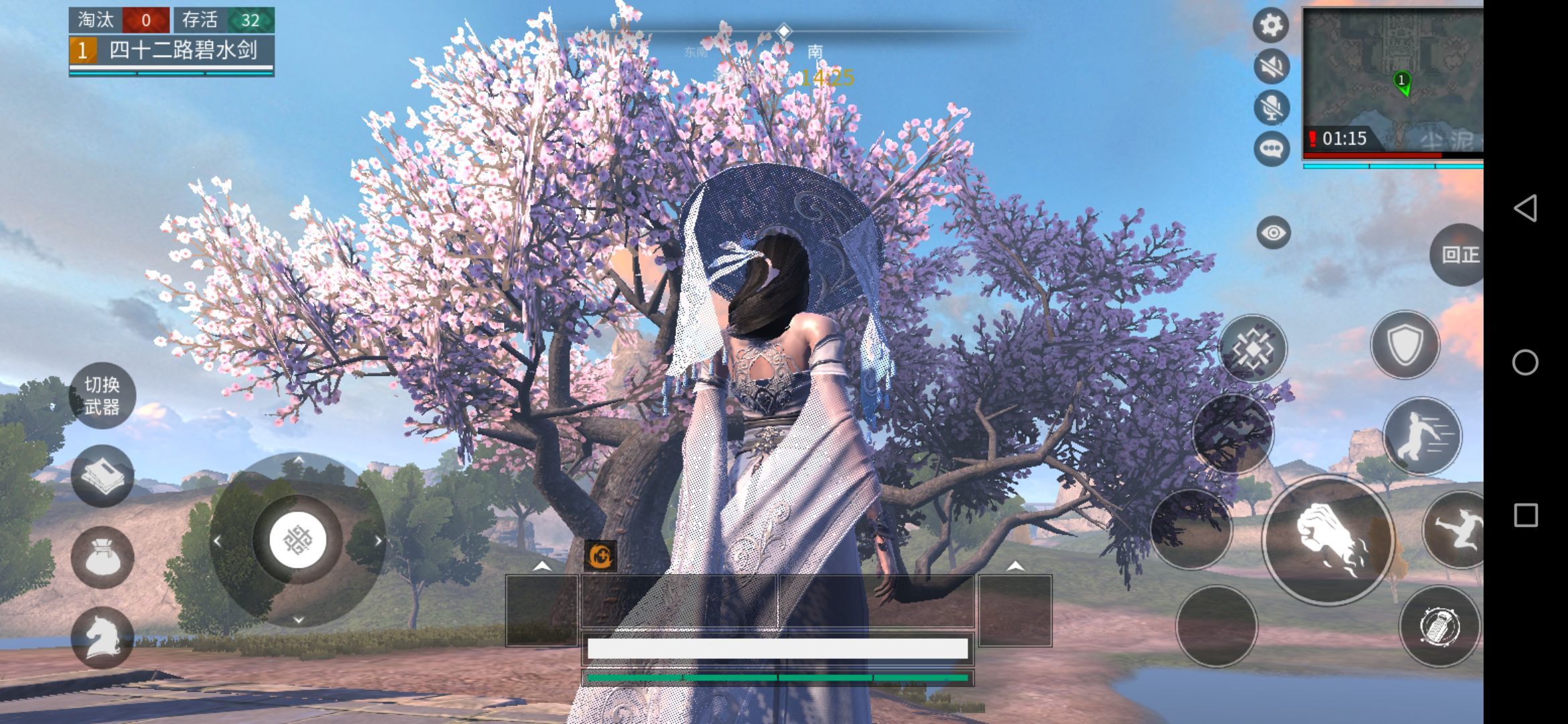Activate the shield block button

click(x=1404, y=345)
